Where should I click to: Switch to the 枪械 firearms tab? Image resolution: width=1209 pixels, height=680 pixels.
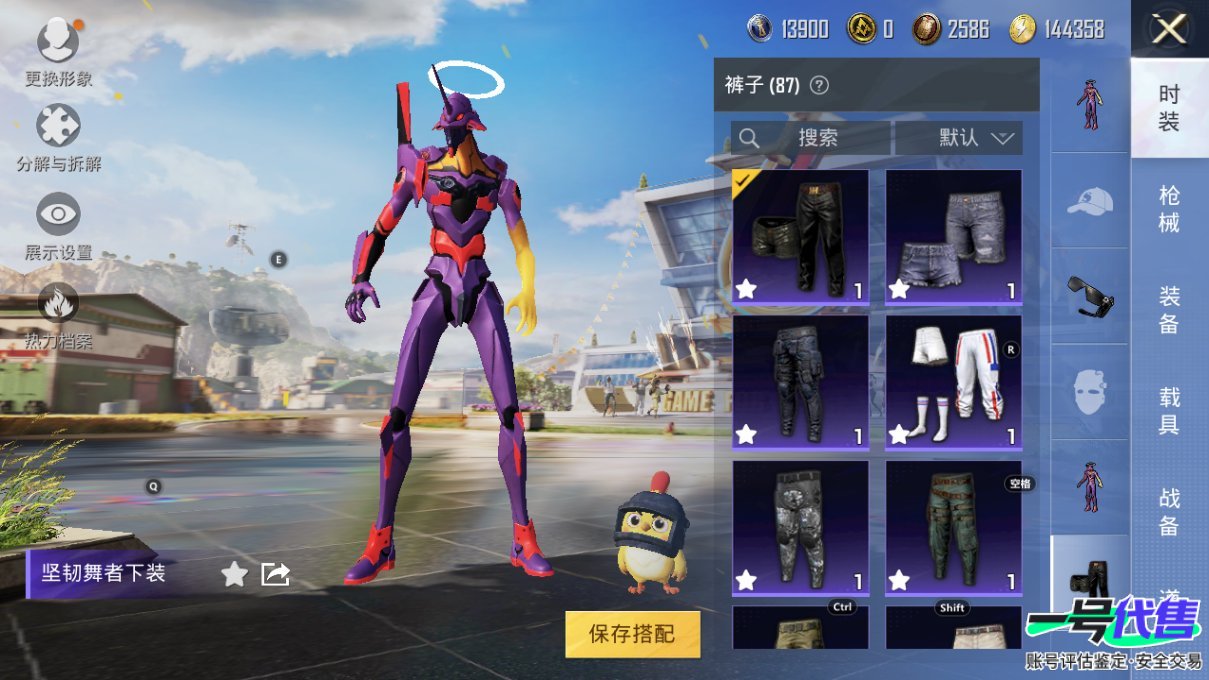(x=1168, y=208)
